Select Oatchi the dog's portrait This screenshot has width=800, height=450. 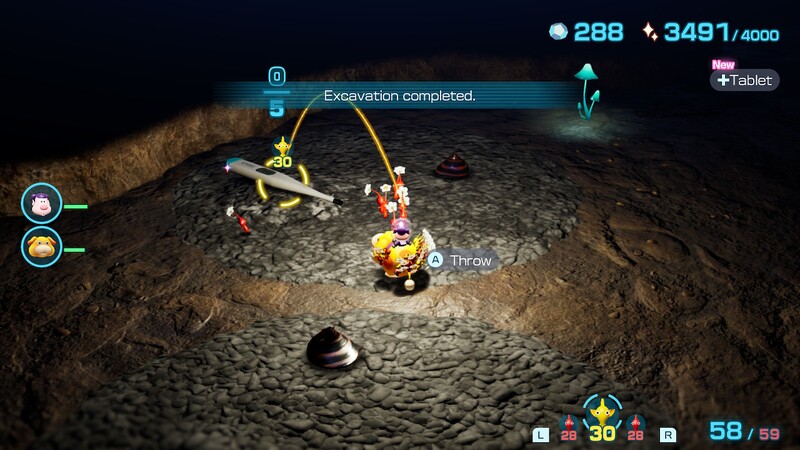tap(41, 247)
